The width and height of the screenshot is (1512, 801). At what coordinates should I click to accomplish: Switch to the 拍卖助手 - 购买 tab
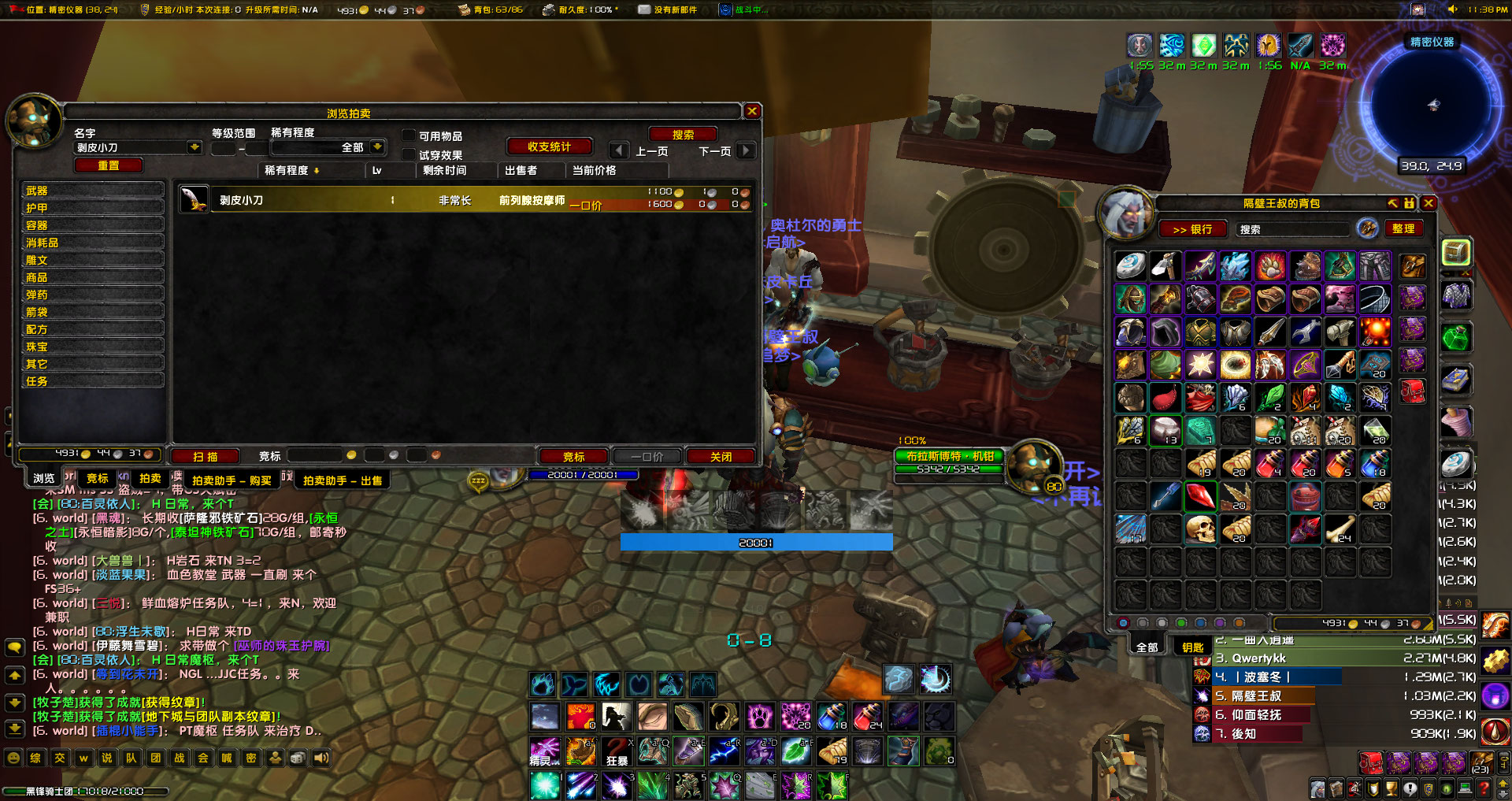coord(231,479)
